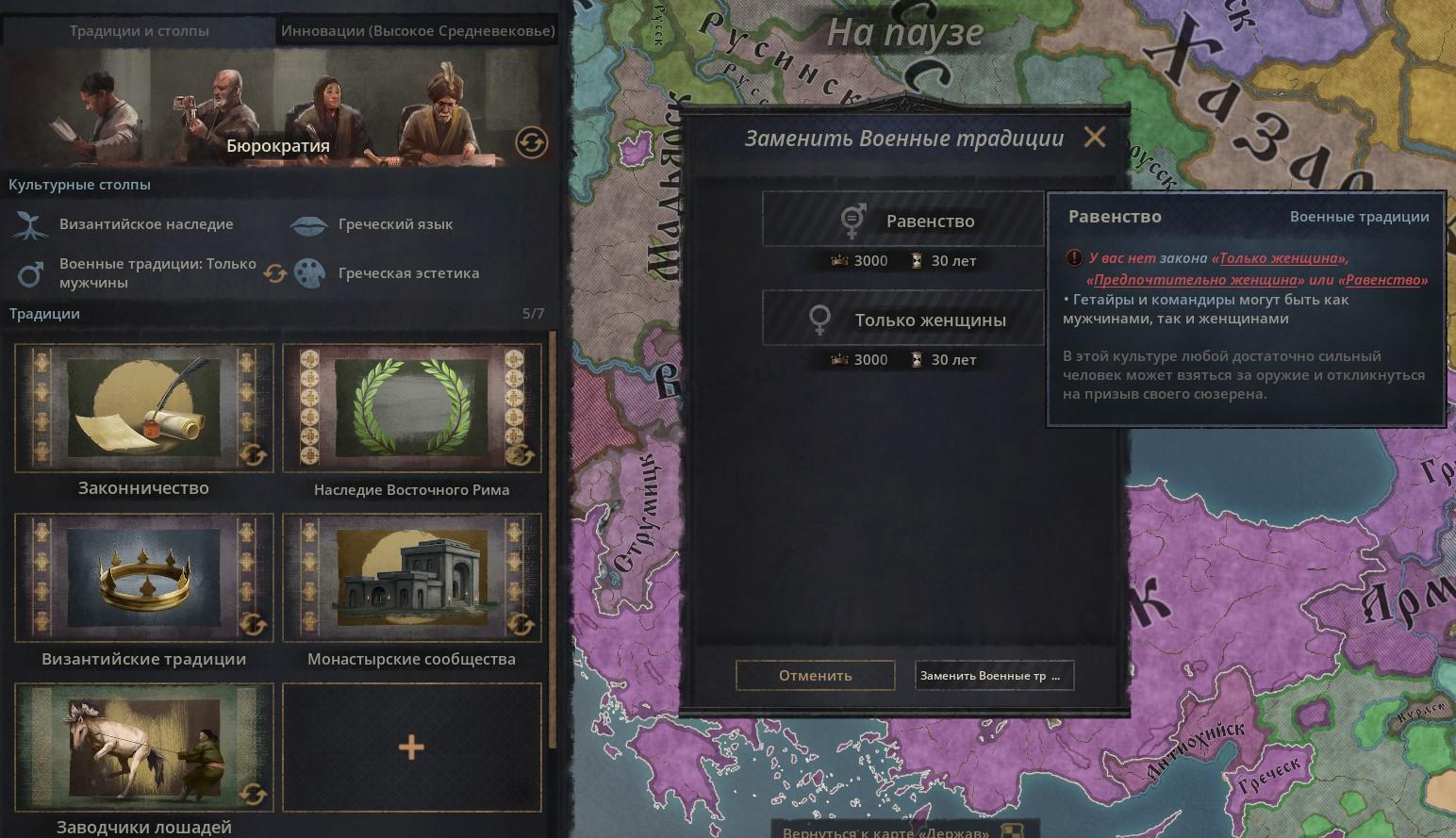Select the Равенство military tradition option
Image resolution: width=1456 pixels, height=838 pixels.
click(902, 221)
